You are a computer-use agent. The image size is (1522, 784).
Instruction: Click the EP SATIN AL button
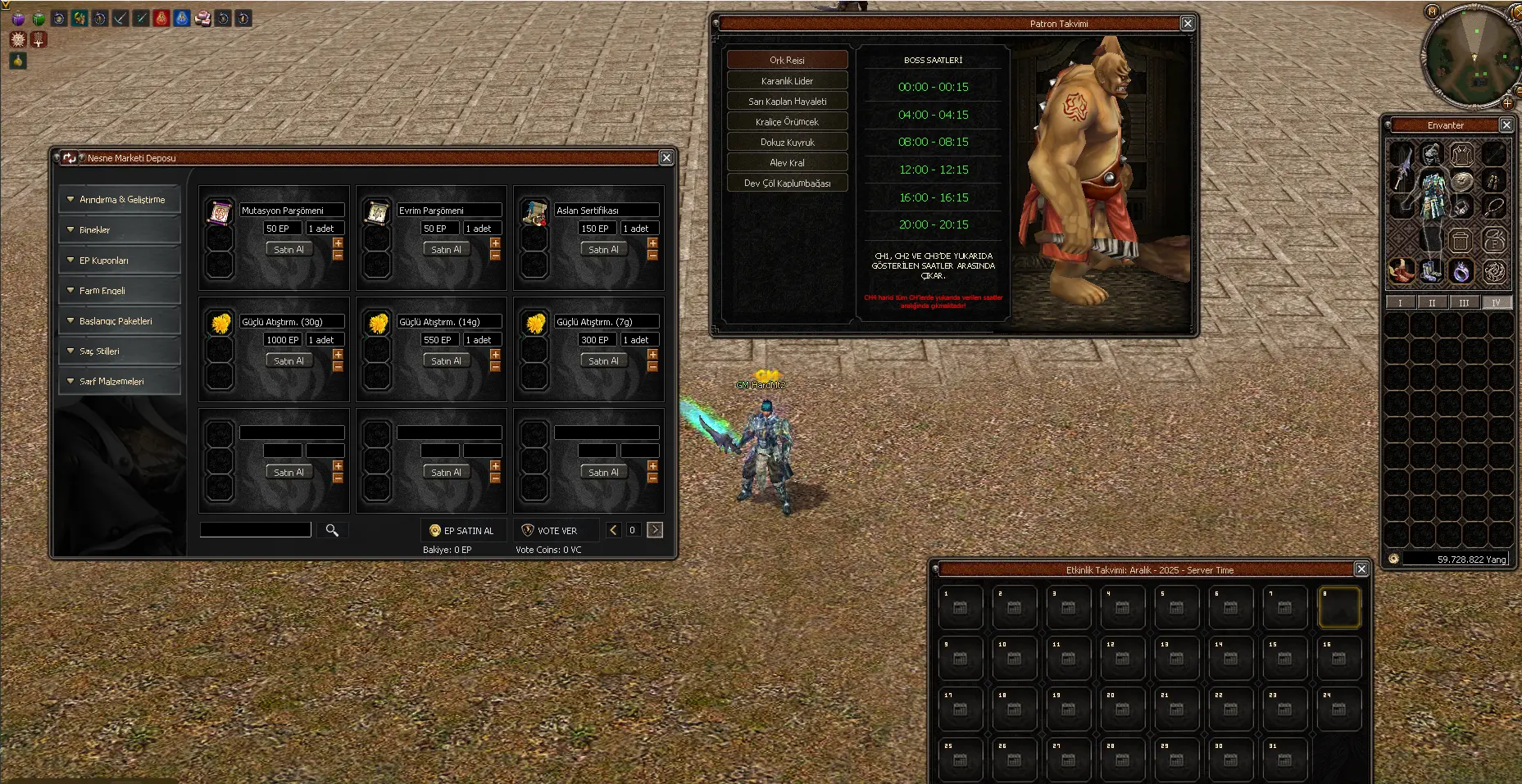pos(463,531)
